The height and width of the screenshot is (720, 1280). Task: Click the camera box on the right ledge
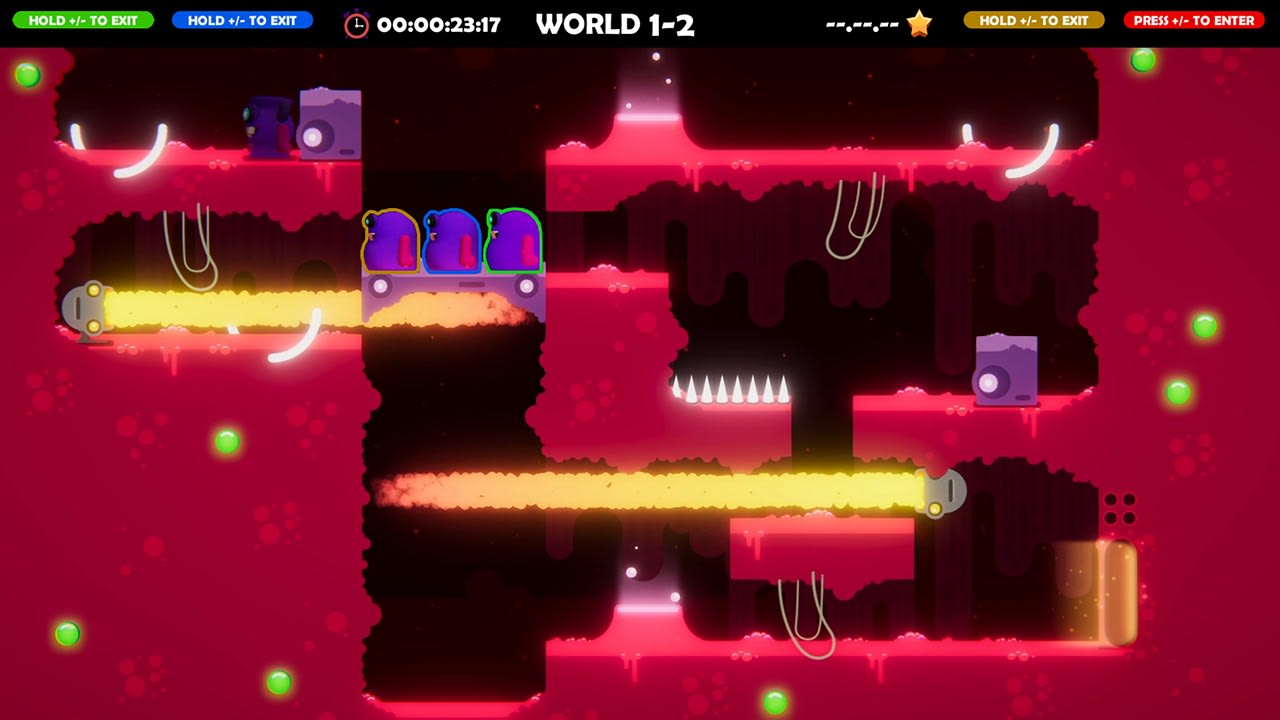coord(1005,371)
